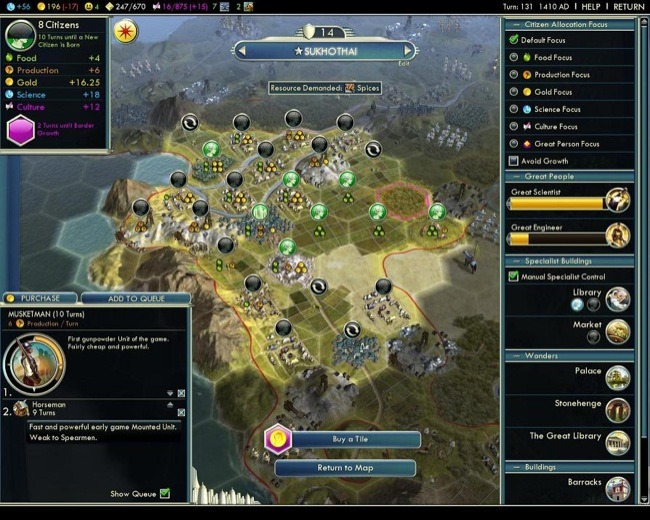This screenshot has width=650, height=520.
Task: Toggle the Avoid Growth checkbox
Action: [x=513, y=161]
